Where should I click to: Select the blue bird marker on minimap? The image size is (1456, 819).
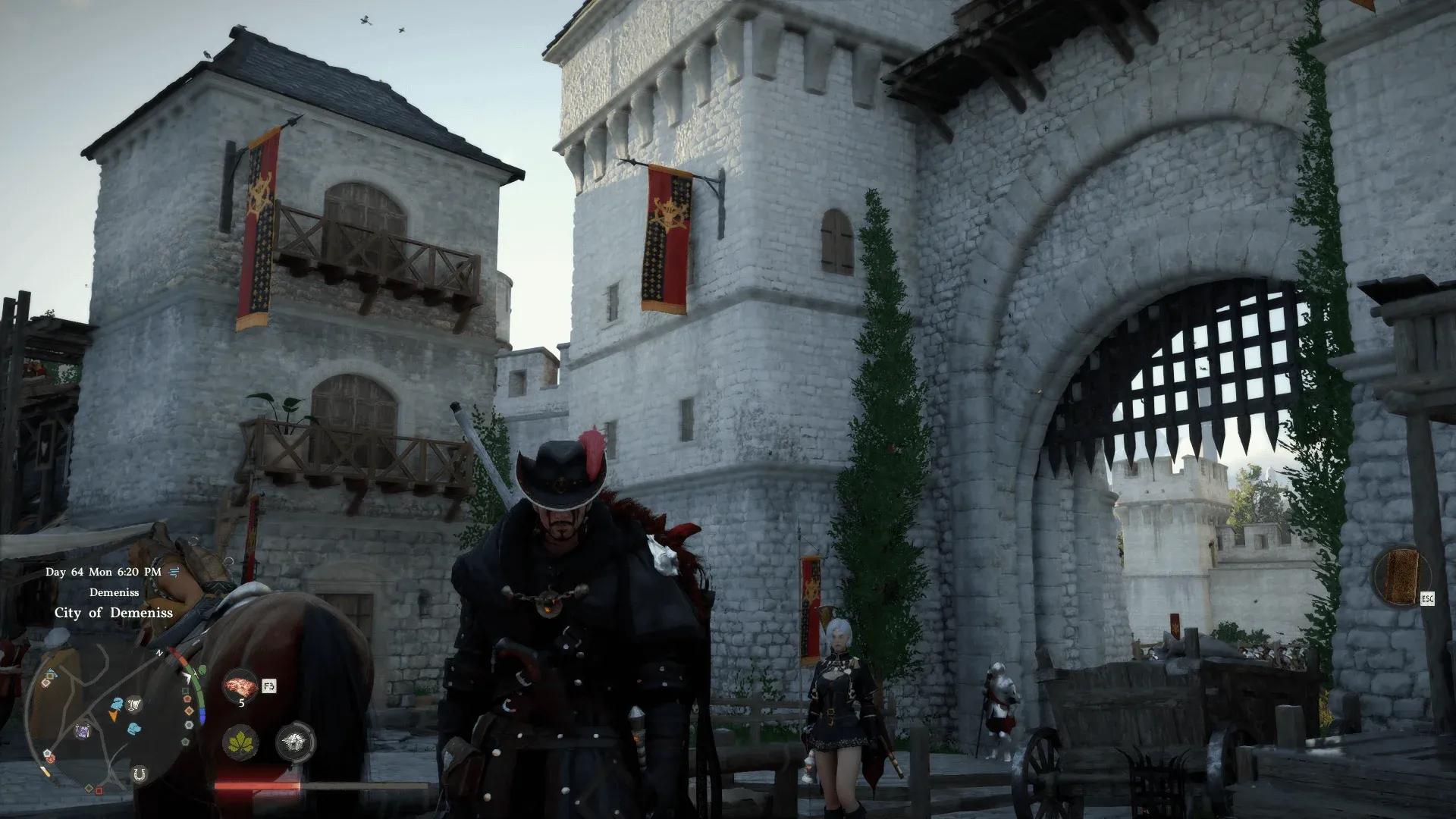pyautogui.click(x=117, y=703)
